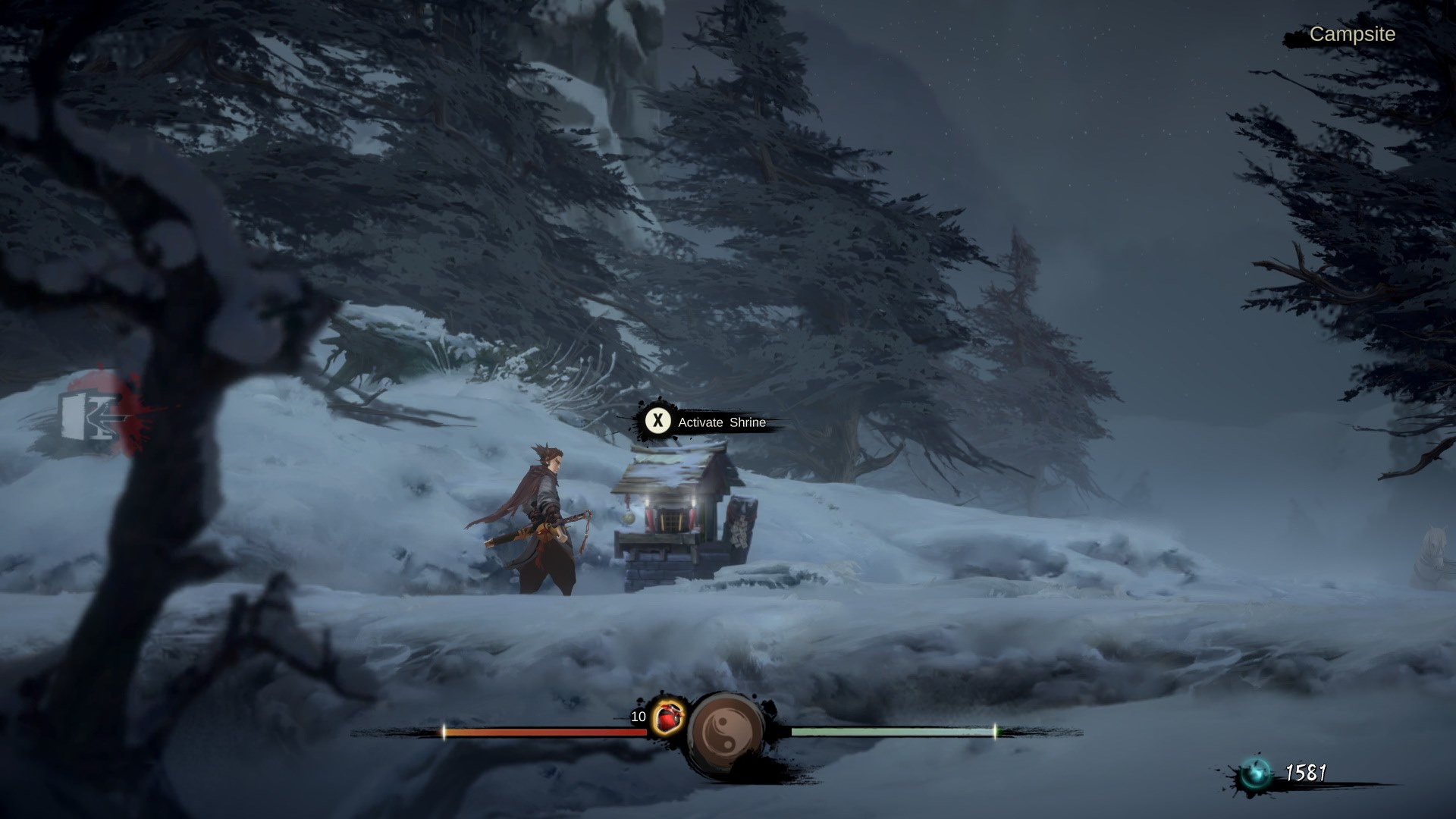The image size is (1456, 819).
Task: Click the exit door arrow marker
Action: 89,417
